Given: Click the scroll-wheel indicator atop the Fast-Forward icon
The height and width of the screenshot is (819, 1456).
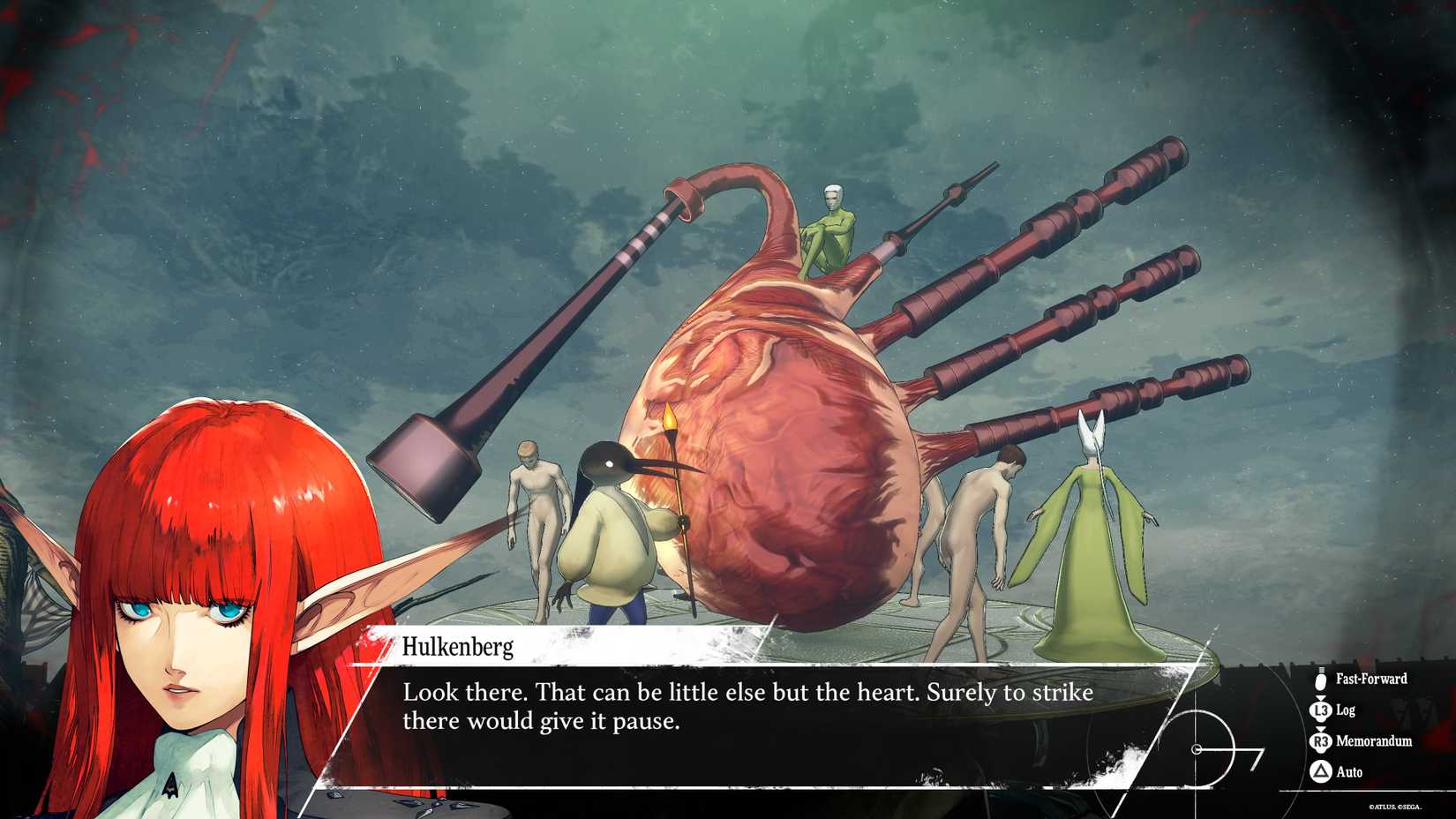Looking at the screenshot, I should pyautogui.click(x=1321, y=670).
